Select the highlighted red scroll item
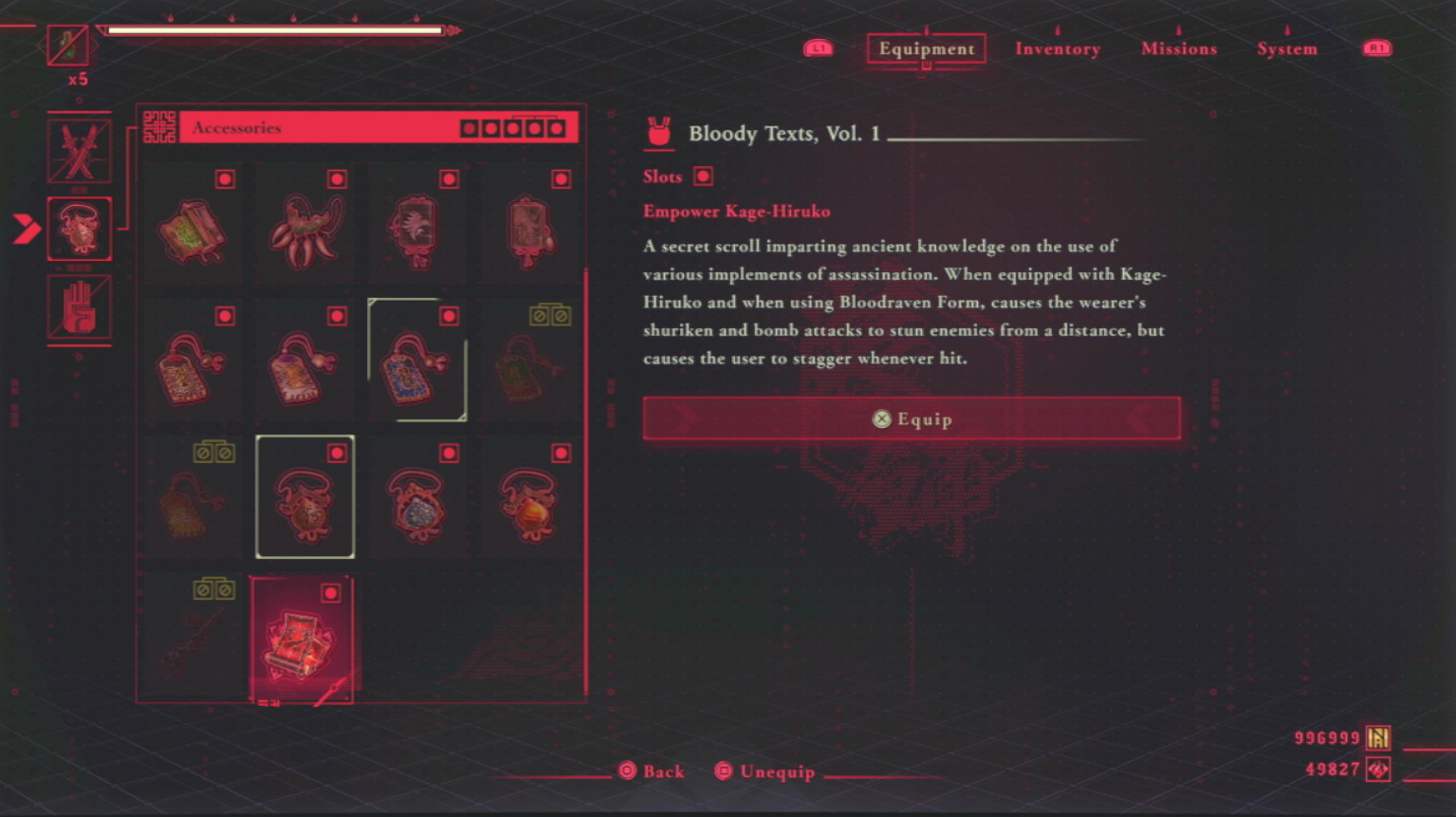1456x817 pixels. click(x=302, y=640)
